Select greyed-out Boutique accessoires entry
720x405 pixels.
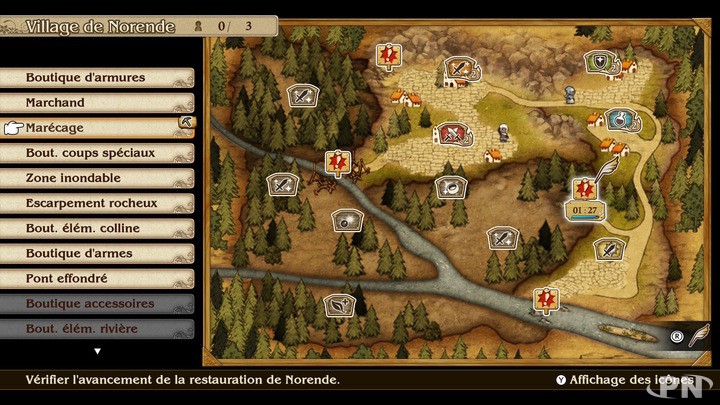tap(97, 303)
